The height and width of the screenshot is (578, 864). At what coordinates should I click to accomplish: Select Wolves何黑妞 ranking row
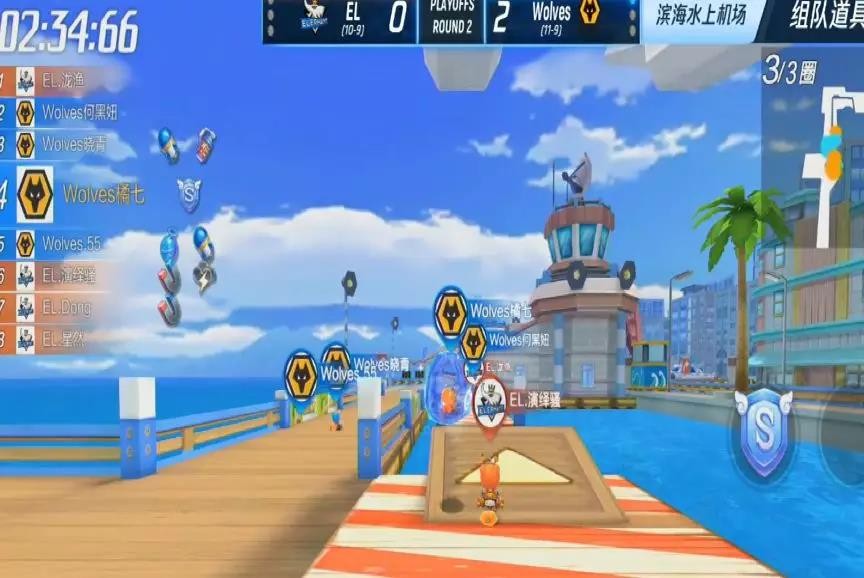[65, 113]
